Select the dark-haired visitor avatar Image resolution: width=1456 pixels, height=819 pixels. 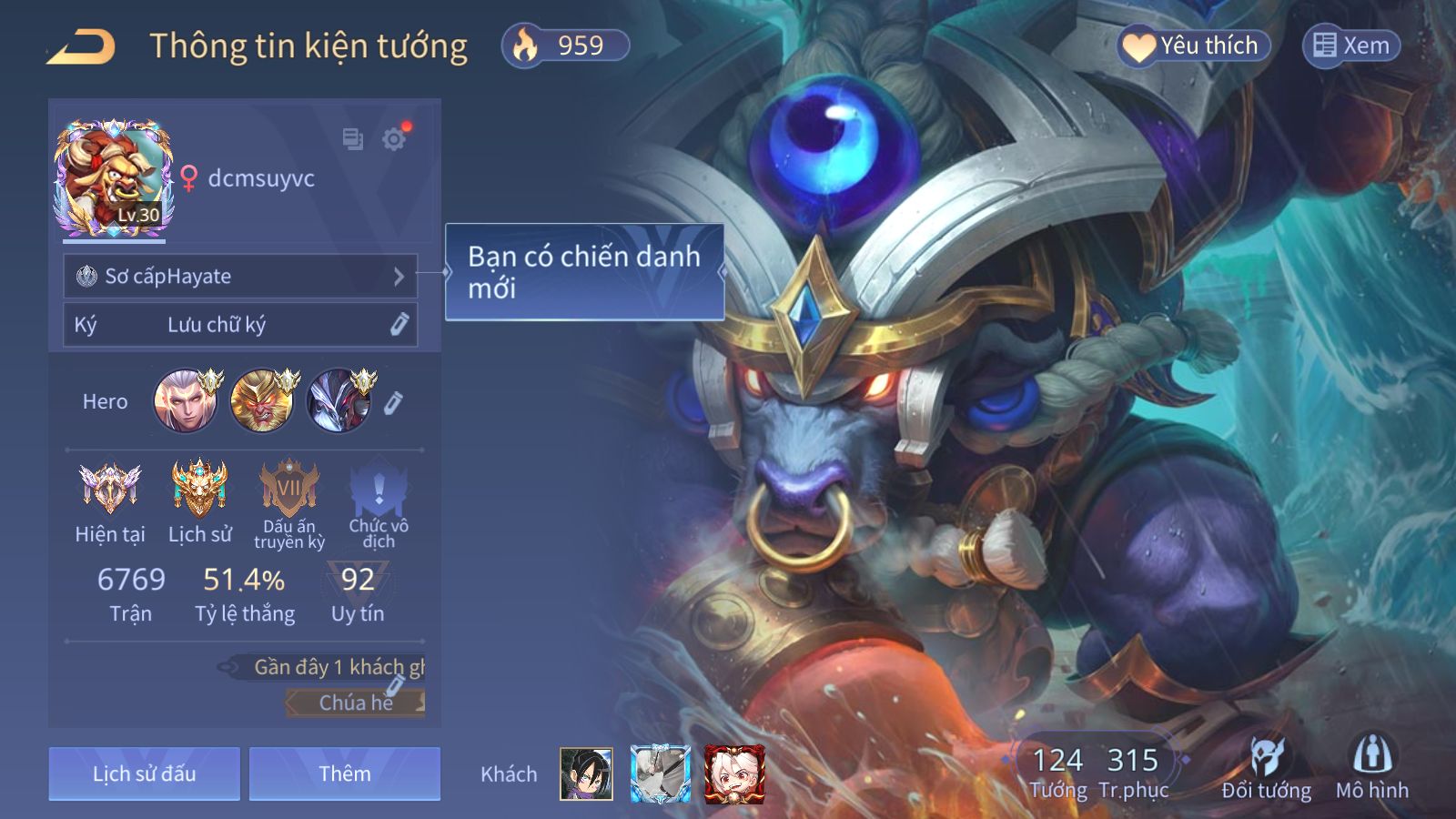[x=586, y=774]
